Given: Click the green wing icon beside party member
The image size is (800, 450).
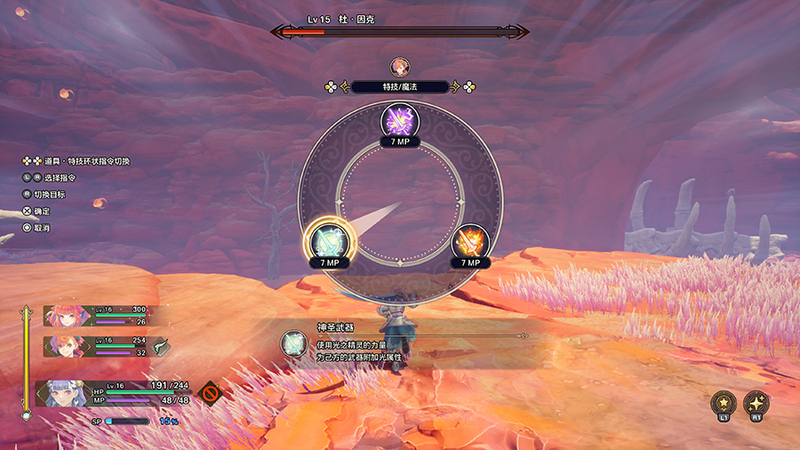Looking at the screenshot, I should [161, 343].
